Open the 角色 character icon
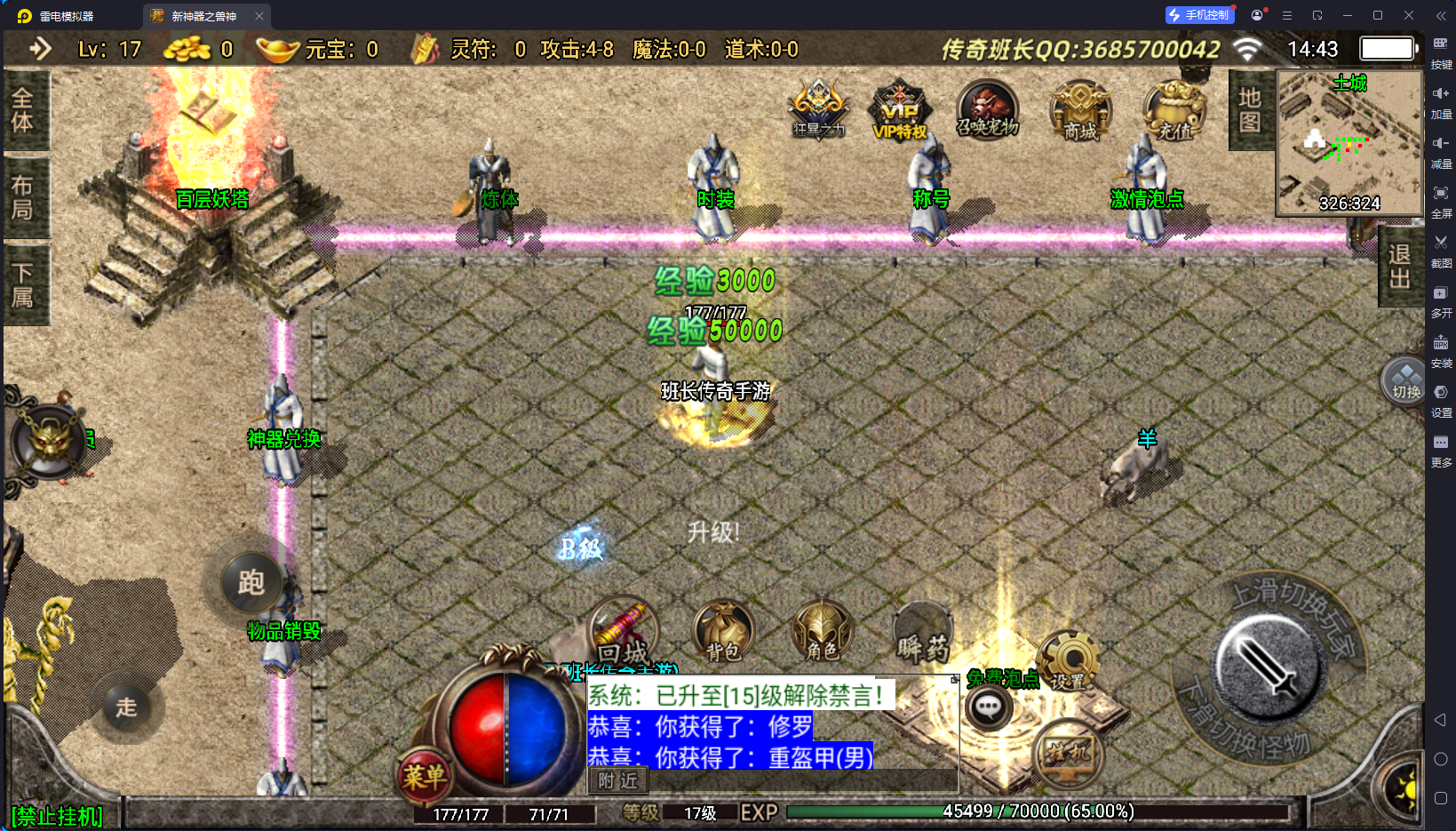Image resolution: width=1456 pixels, height=831 pixels. point(822,631)
